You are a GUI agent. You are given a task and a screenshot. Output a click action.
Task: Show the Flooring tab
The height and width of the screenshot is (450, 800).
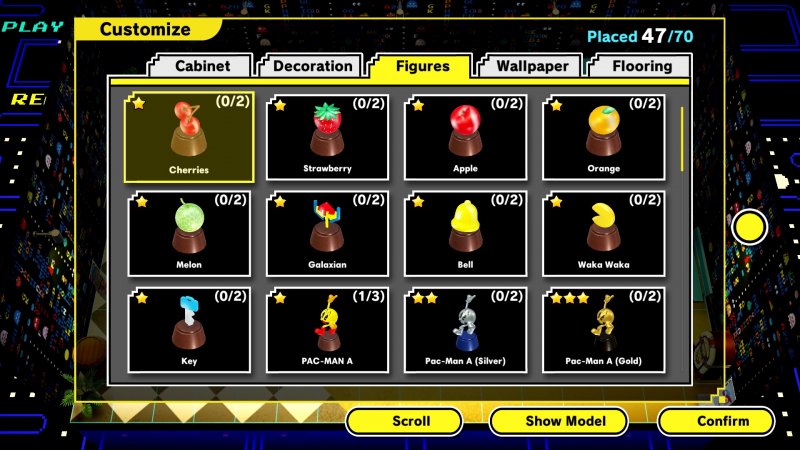(x=641, y=66)
